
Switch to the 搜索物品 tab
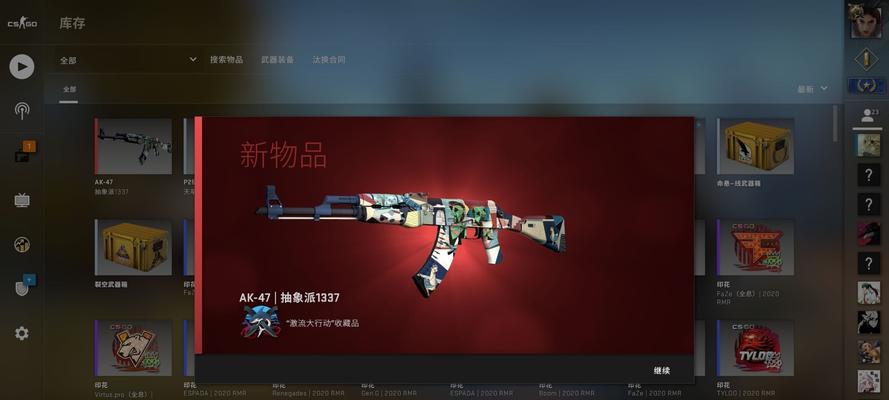click(226, 60)
